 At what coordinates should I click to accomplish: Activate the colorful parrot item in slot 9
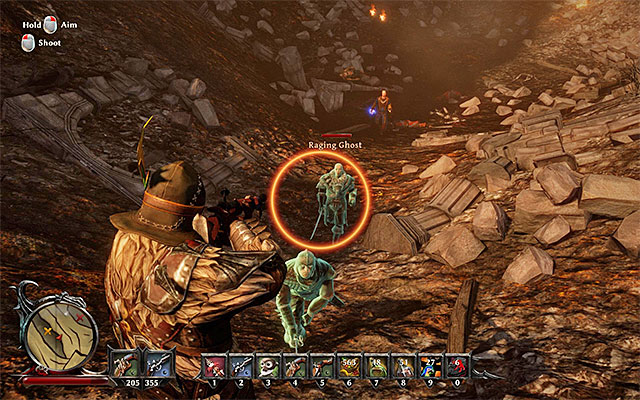click(430, 366)
